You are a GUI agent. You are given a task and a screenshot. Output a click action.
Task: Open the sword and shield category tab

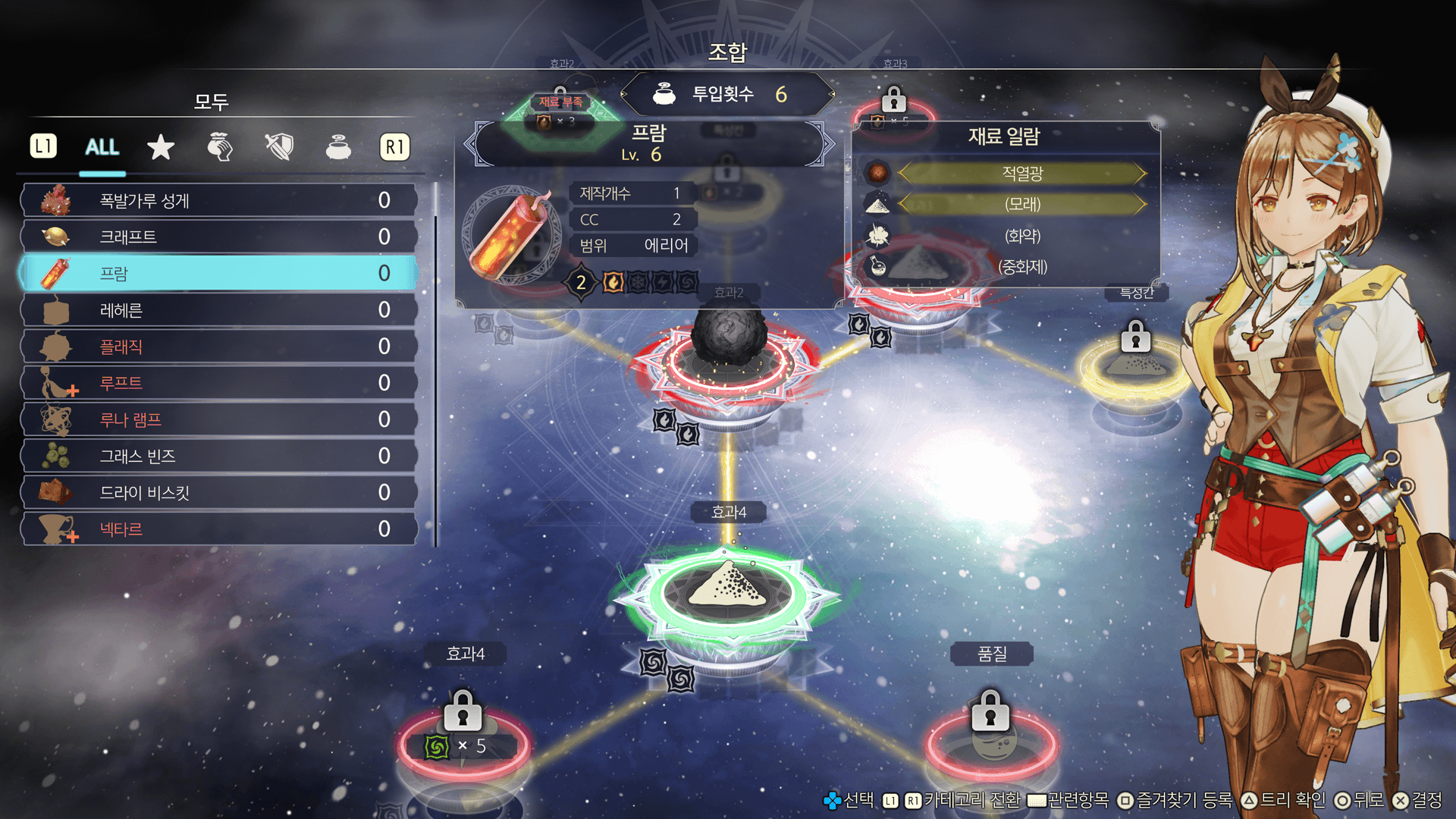pyautogui.click(x=279, y=146)
